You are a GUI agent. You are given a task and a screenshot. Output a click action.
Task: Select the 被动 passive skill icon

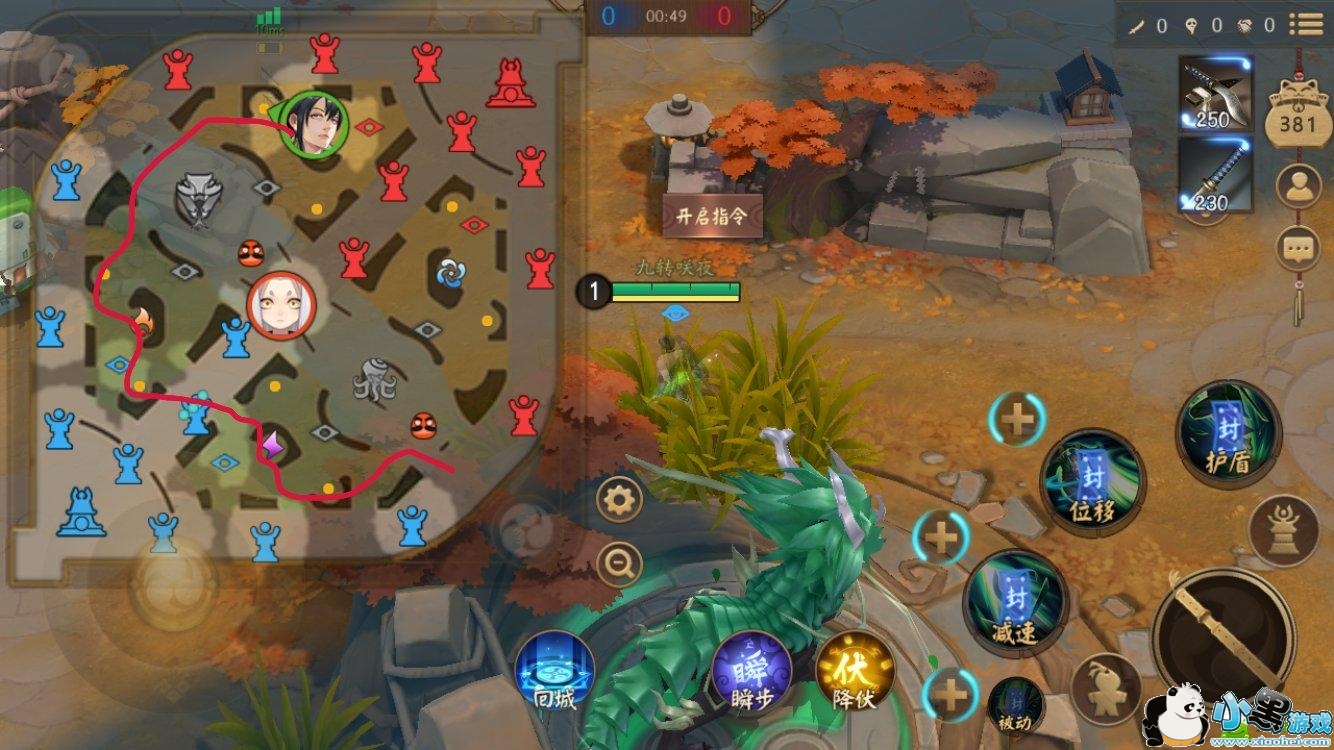click(x=1016, y=705)
